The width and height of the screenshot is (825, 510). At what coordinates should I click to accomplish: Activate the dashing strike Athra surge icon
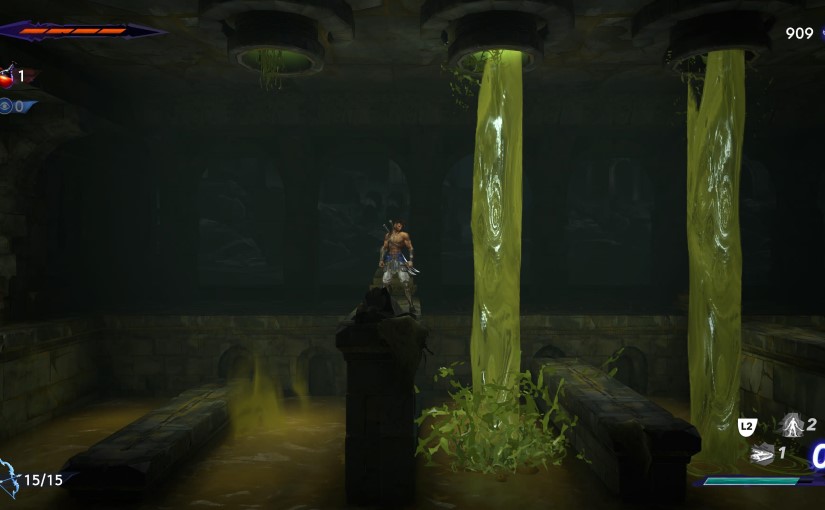tap(762, 454)
